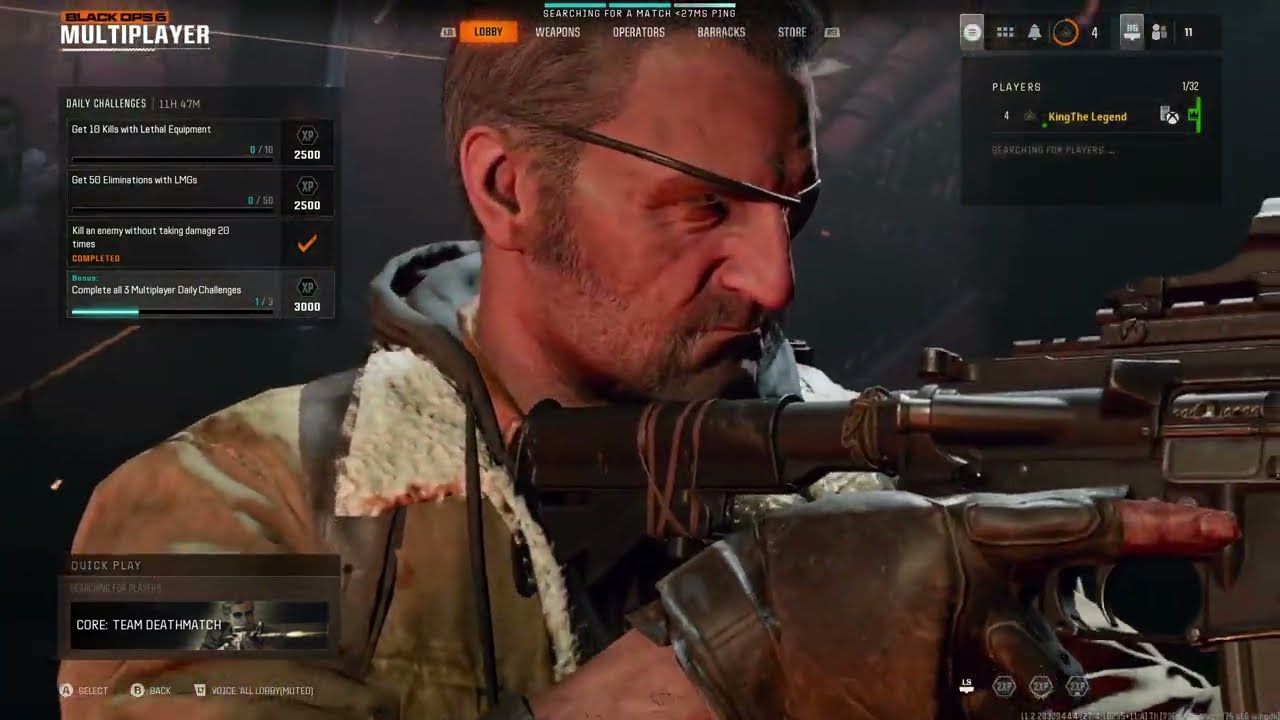Switch to the Weapons tab
The image size is (1280, 720).
tap(558, 31)
